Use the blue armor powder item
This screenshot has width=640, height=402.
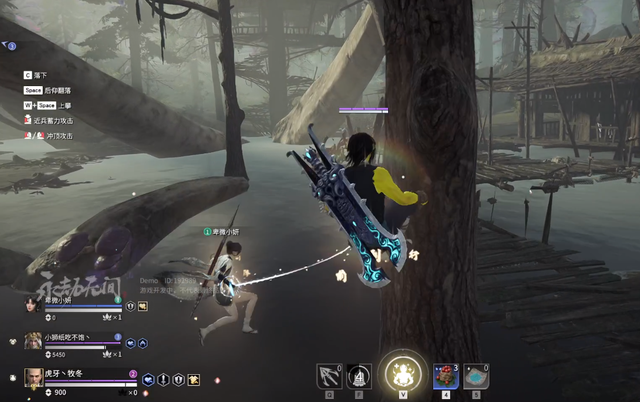(x=477, y=374)
